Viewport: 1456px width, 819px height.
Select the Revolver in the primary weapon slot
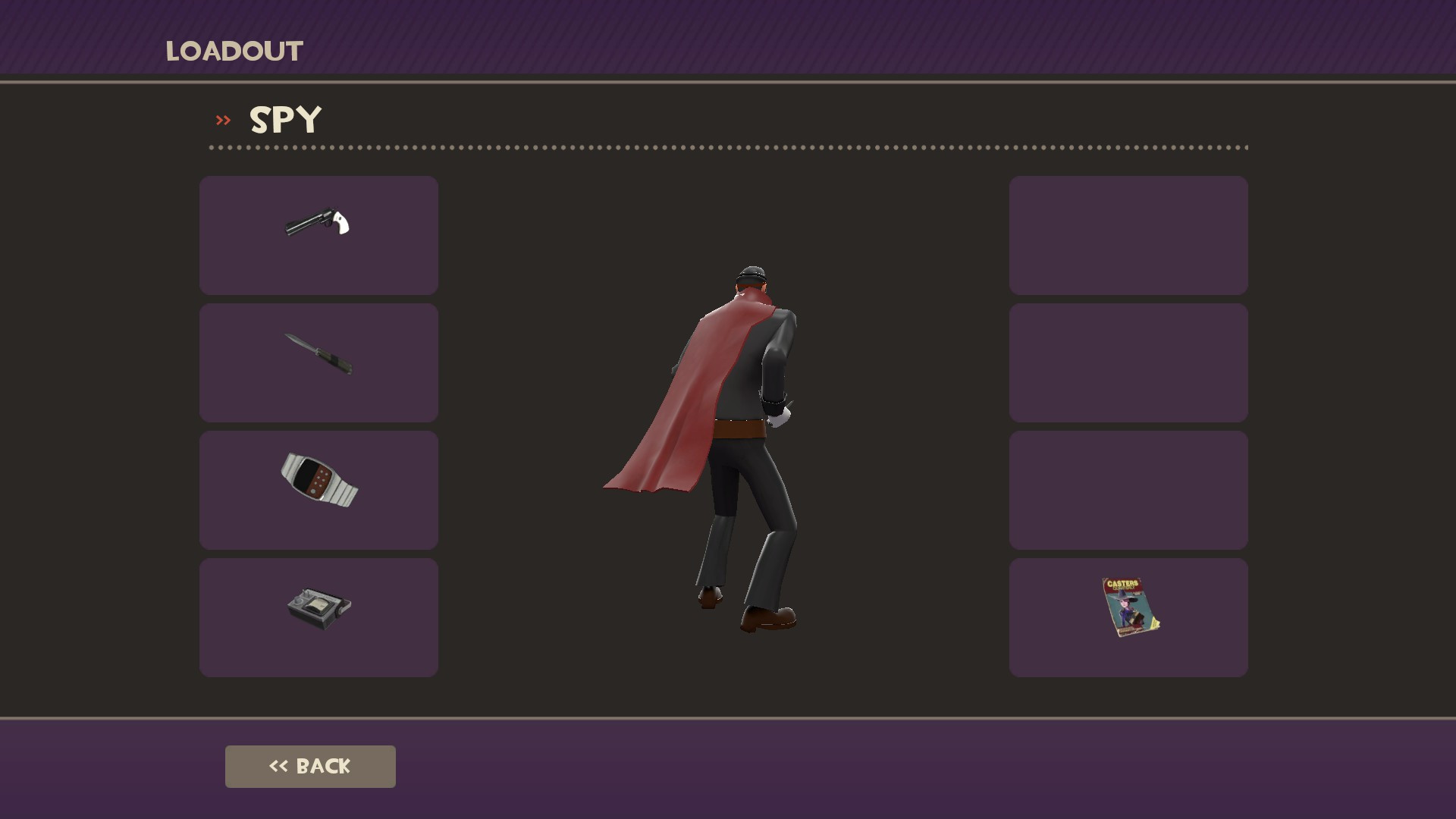pyautogui.click(x=318, y=234)
